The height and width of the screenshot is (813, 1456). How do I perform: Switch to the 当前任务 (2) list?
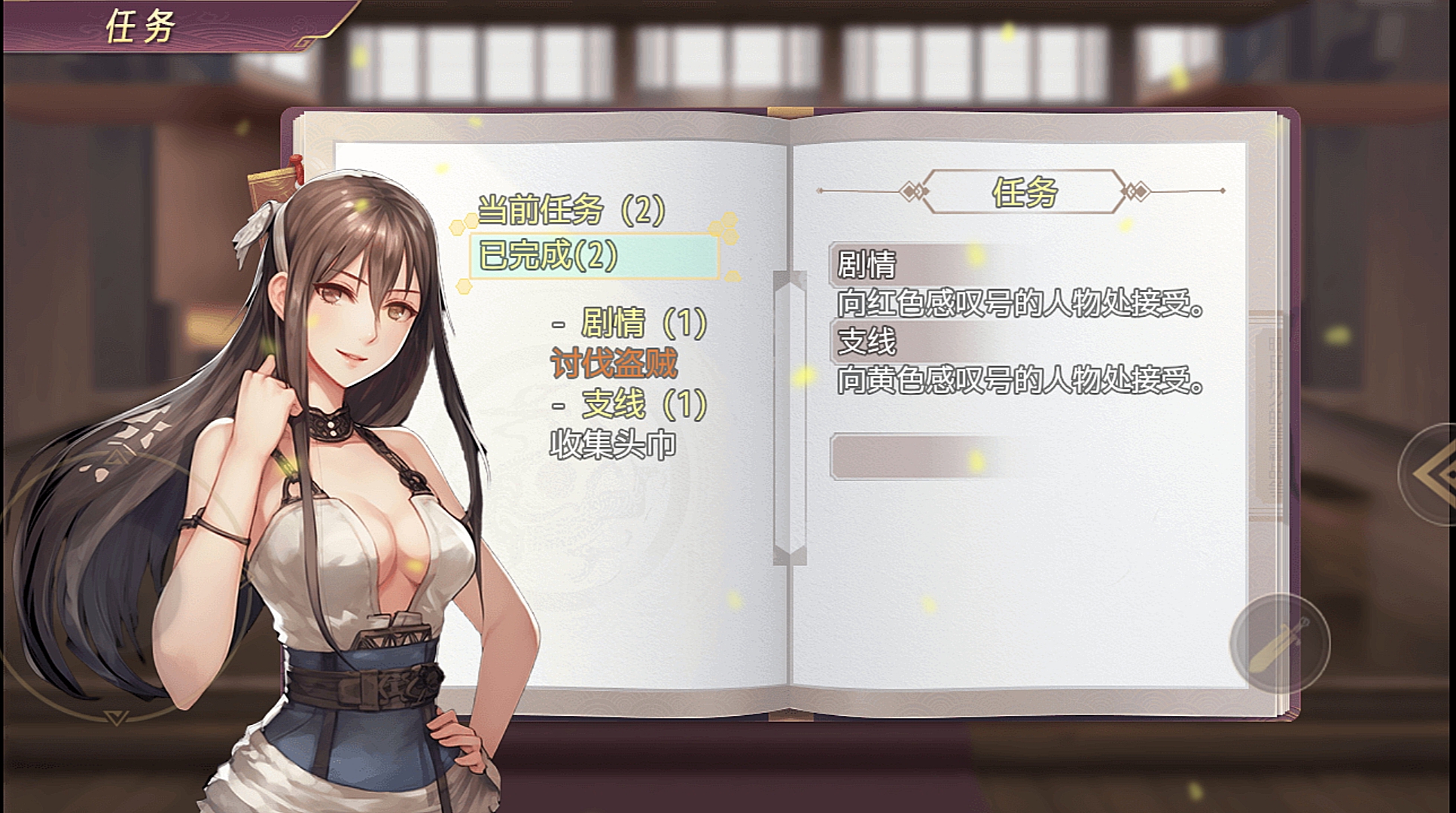pyautogui.click(x=571, y=210)
